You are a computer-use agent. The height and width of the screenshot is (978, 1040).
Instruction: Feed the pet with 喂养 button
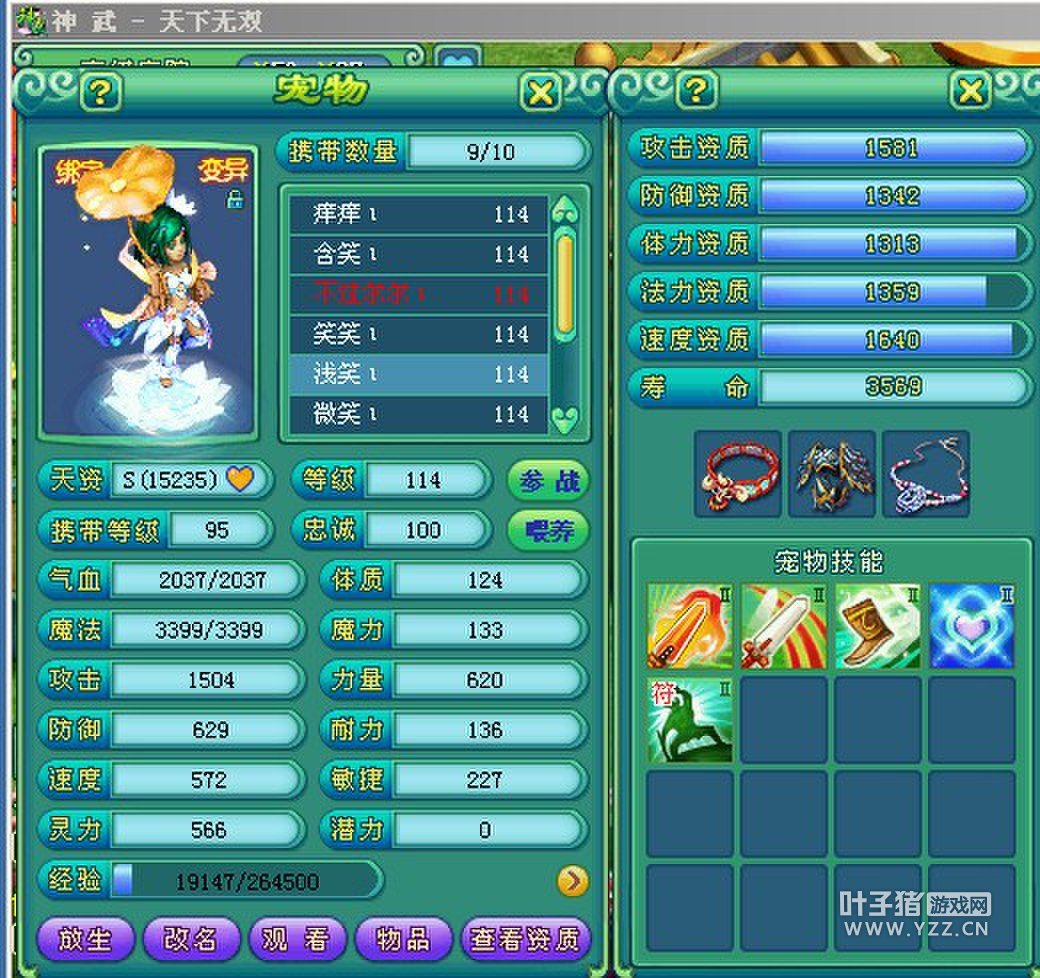point(548,530)
